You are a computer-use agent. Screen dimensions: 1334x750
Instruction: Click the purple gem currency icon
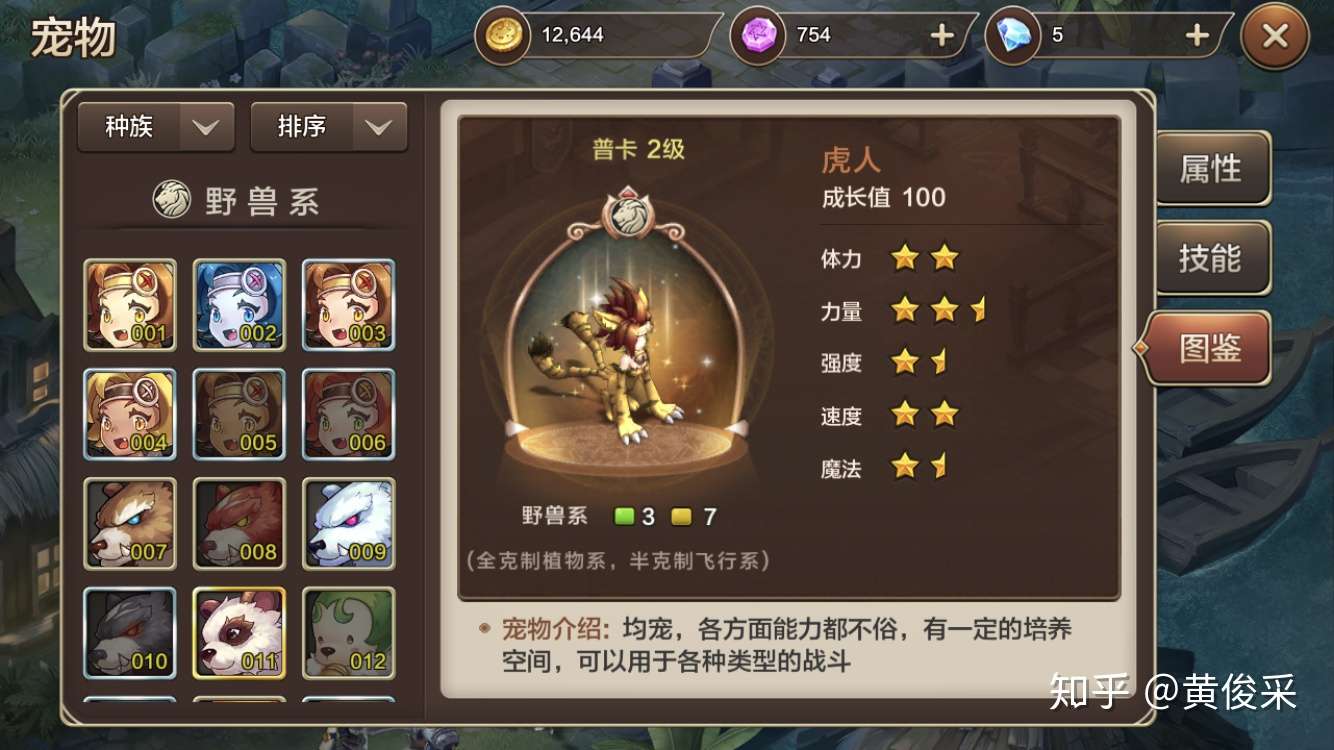point(756,35)
